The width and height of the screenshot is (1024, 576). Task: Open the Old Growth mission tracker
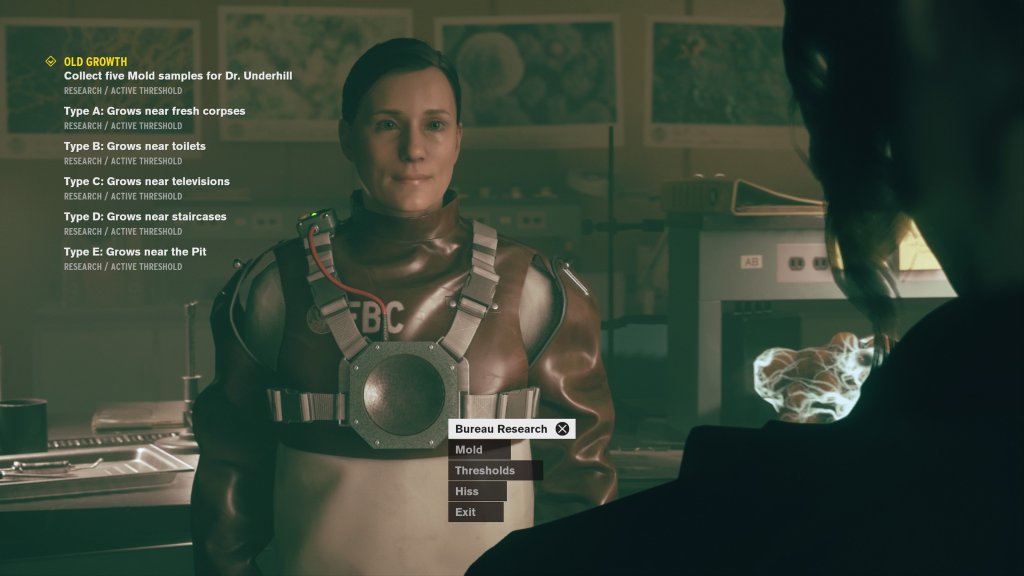[x=95, y=62]
